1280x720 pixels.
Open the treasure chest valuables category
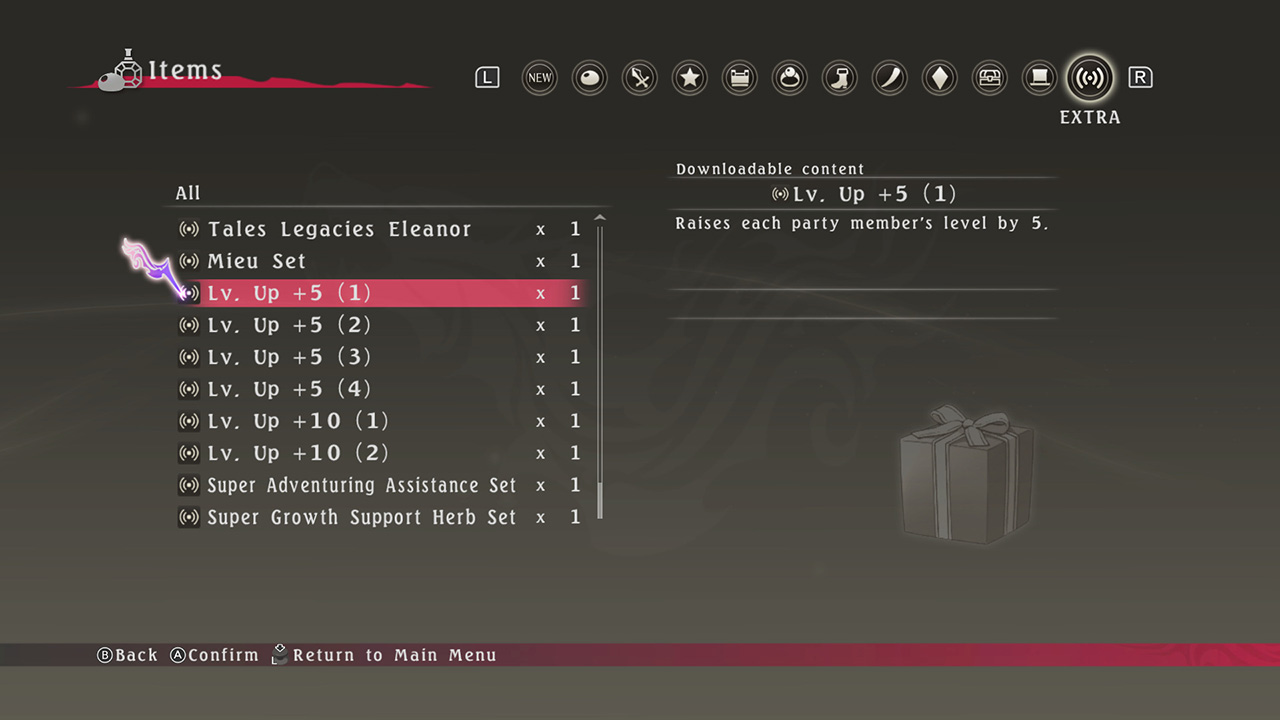pyautogui.click(x=989, y=77)
